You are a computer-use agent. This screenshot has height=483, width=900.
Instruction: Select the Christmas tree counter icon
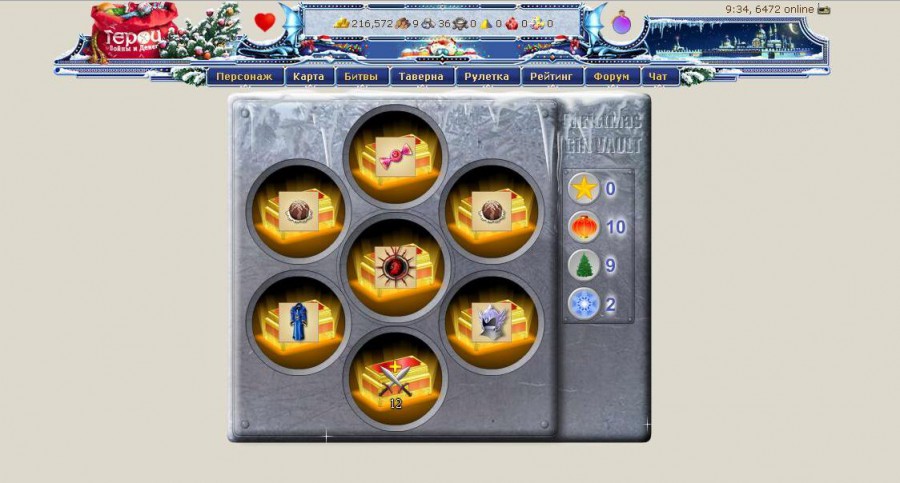pos(583,266)
